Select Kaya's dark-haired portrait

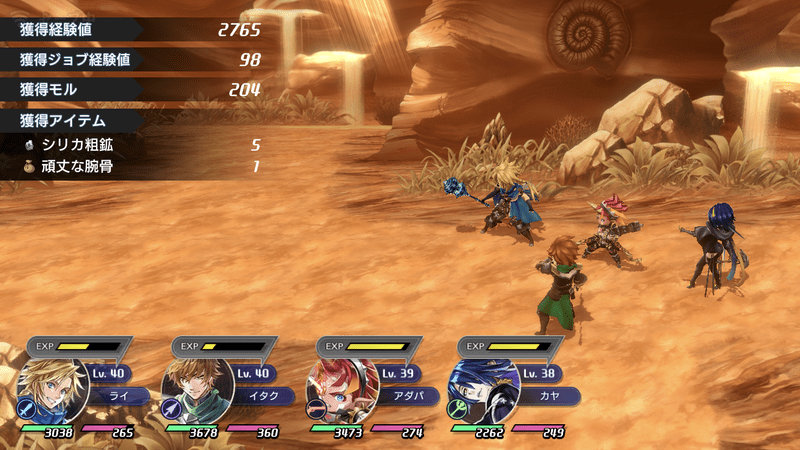(484, 390)
